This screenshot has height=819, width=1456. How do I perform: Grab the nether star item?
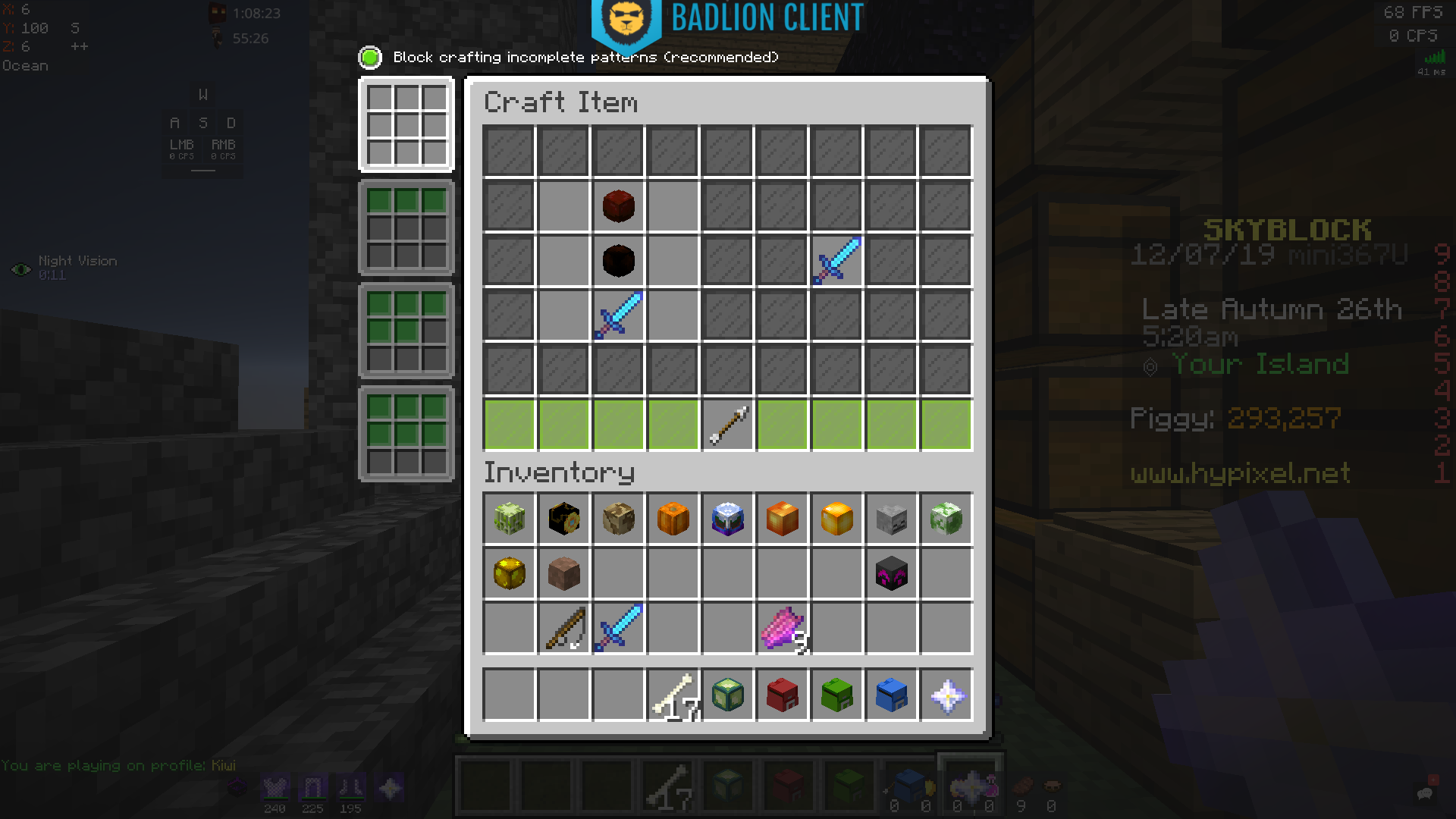coord(946,695)
